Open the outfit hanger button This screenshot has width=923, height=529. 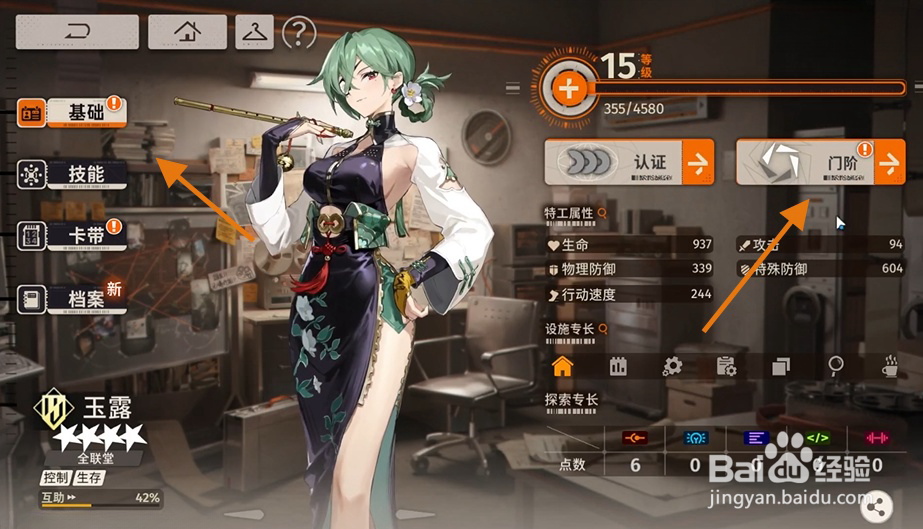click(255, 33)
